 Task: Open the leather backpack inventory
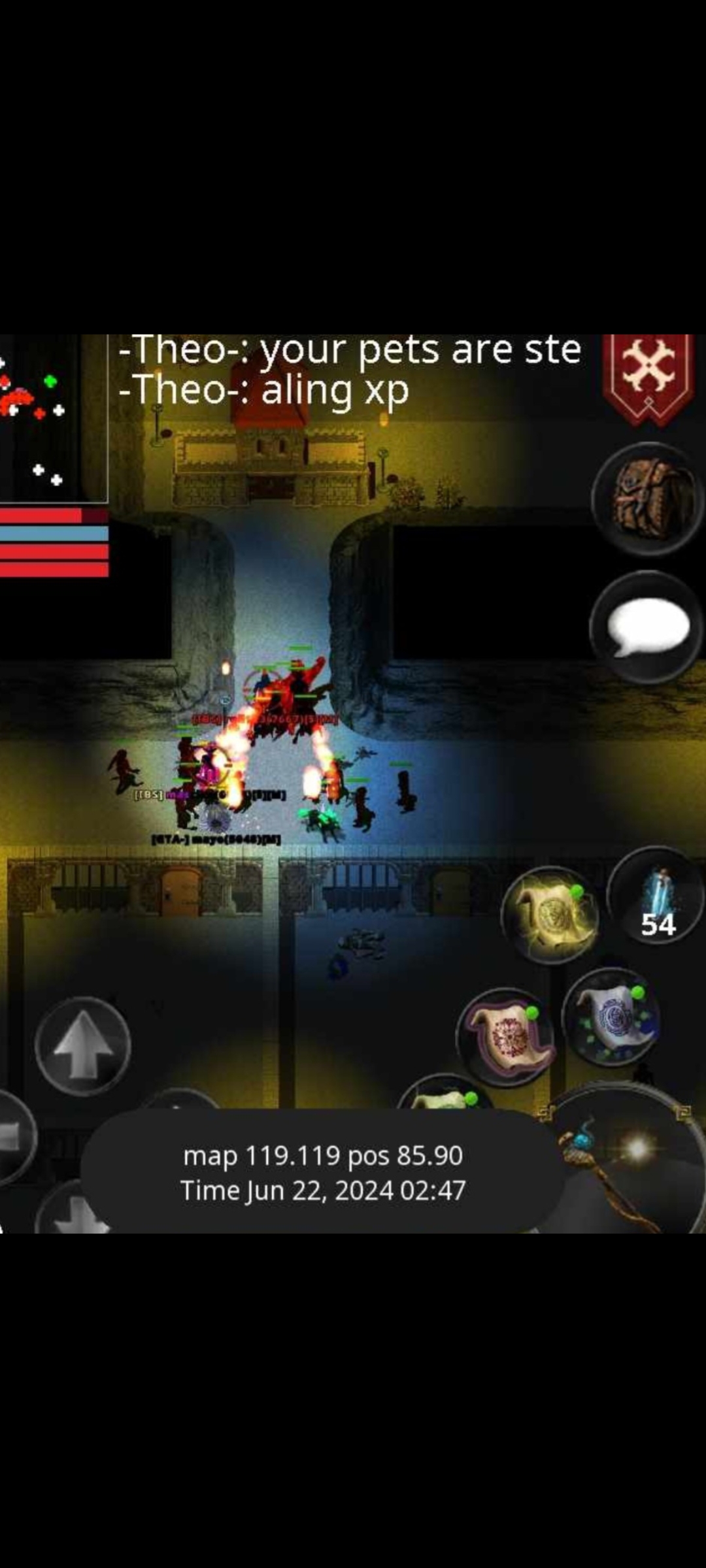[x=647, y=500]
